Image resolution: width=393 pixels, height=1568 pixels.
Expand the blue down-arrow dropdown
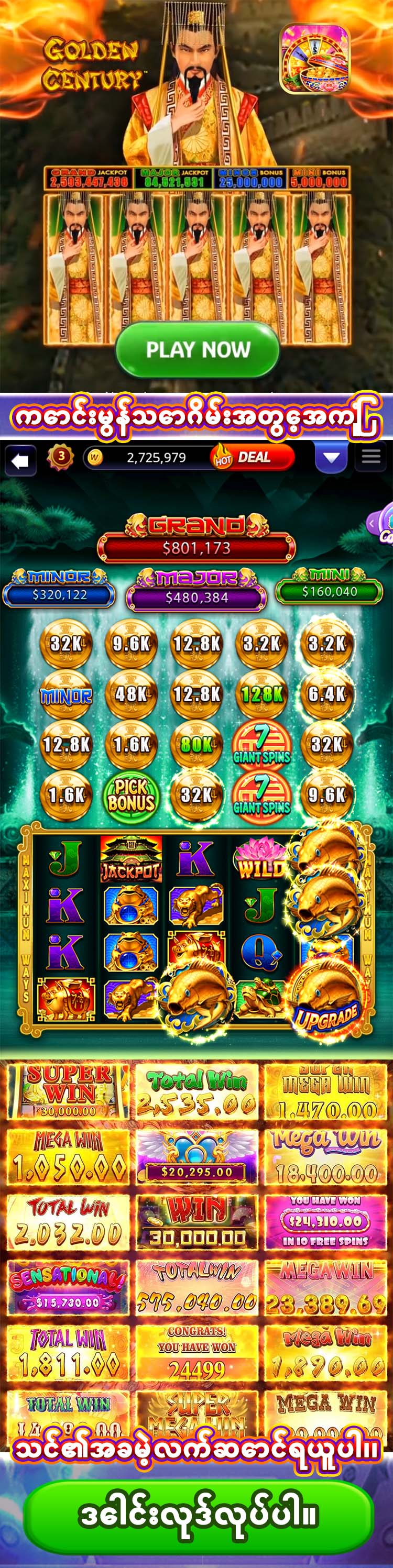pos(331,457)
